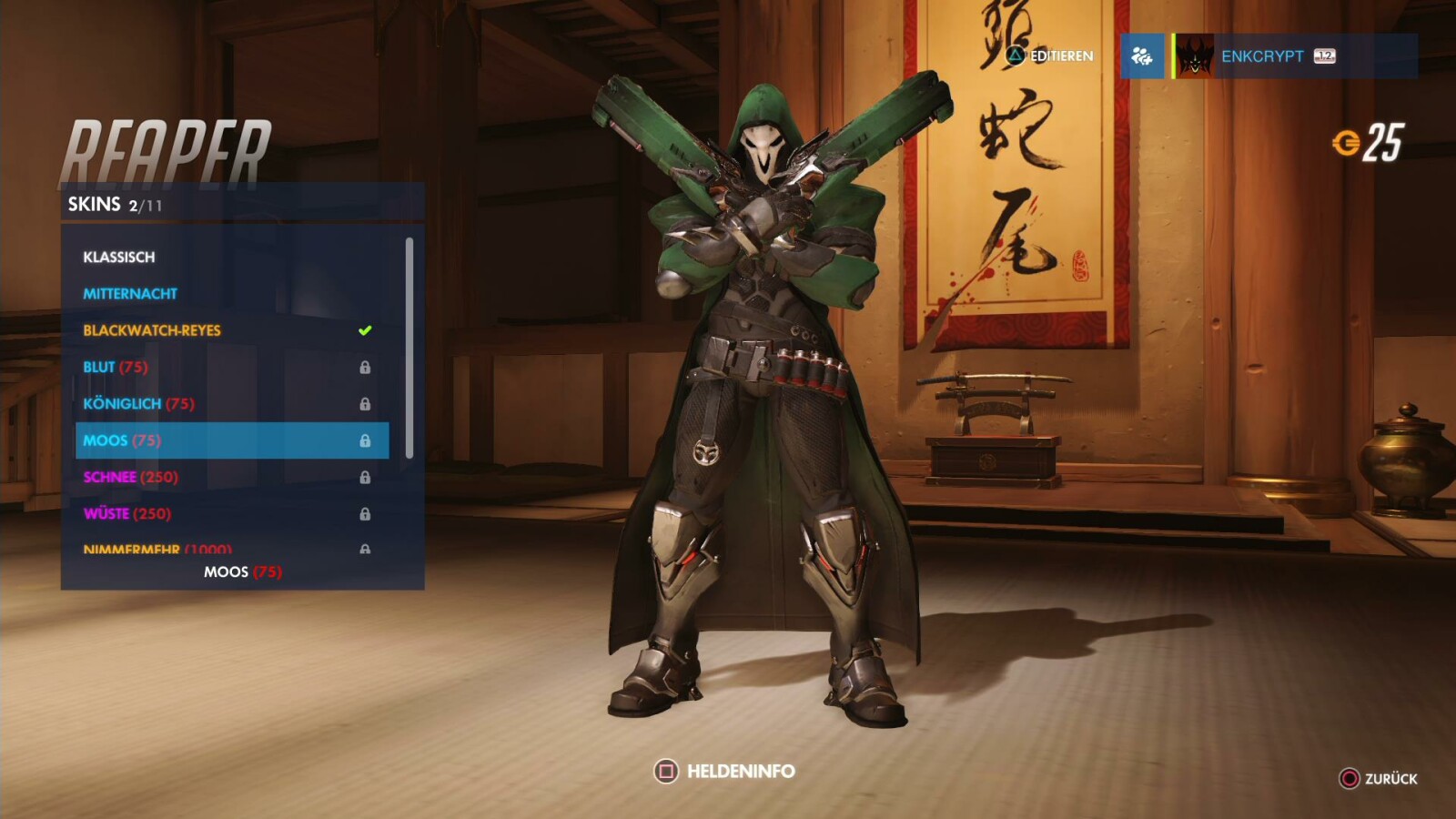Click the ENKCRYPT player portrait icon

click(x=1196, y=56)
